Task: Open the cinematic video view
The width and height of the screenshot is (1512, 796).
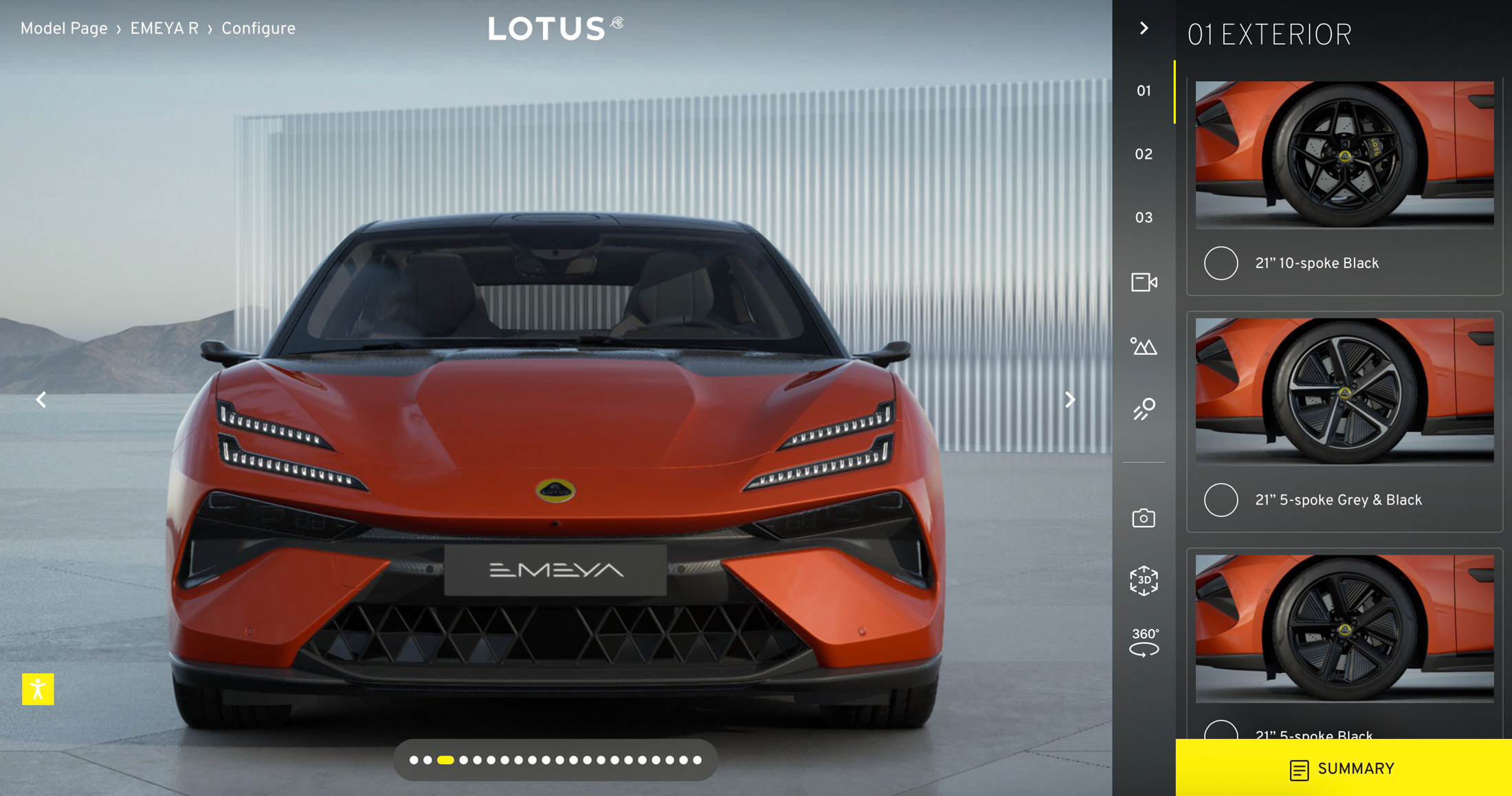Action: pyautogui.click(x=1143, y=283)
